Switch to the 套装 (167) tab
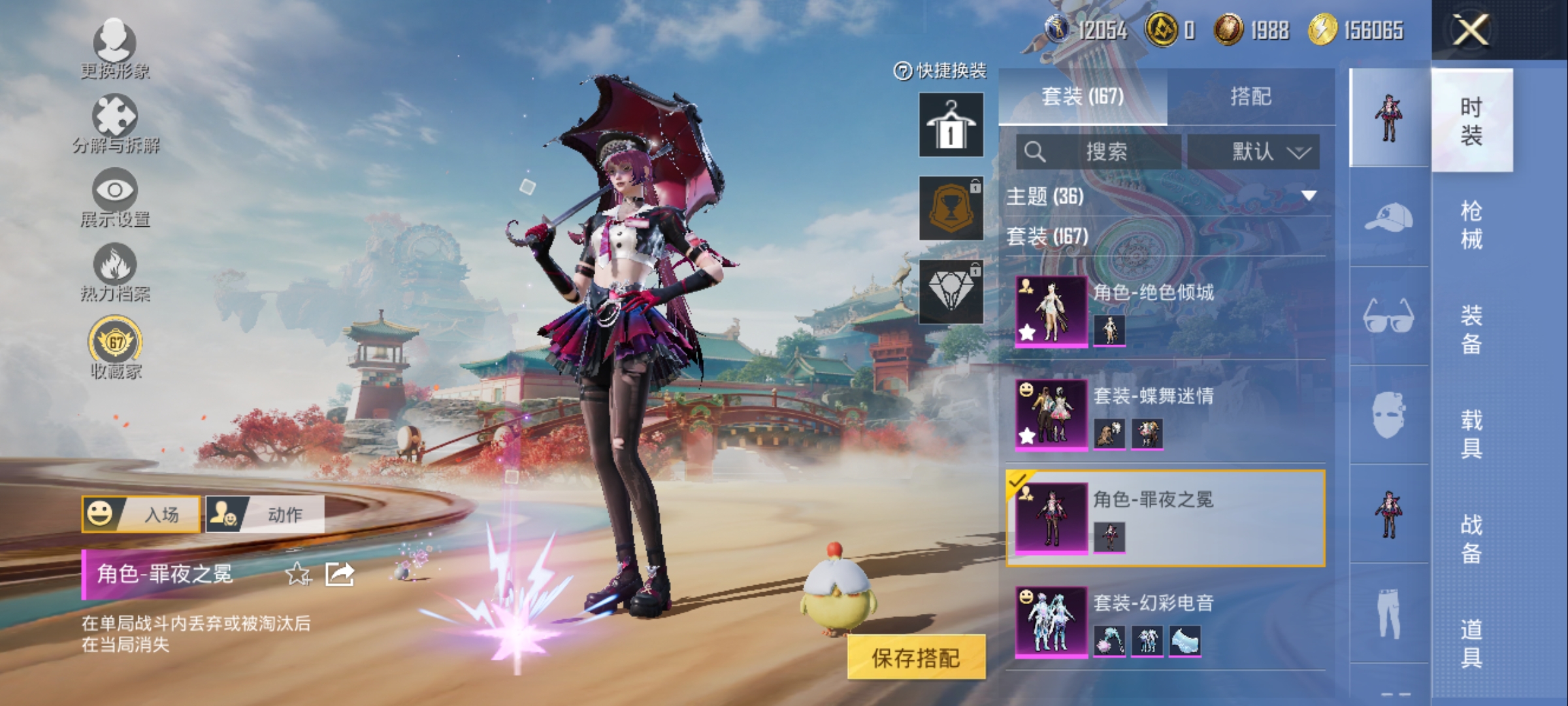1568x706 pixels. 1083,97
